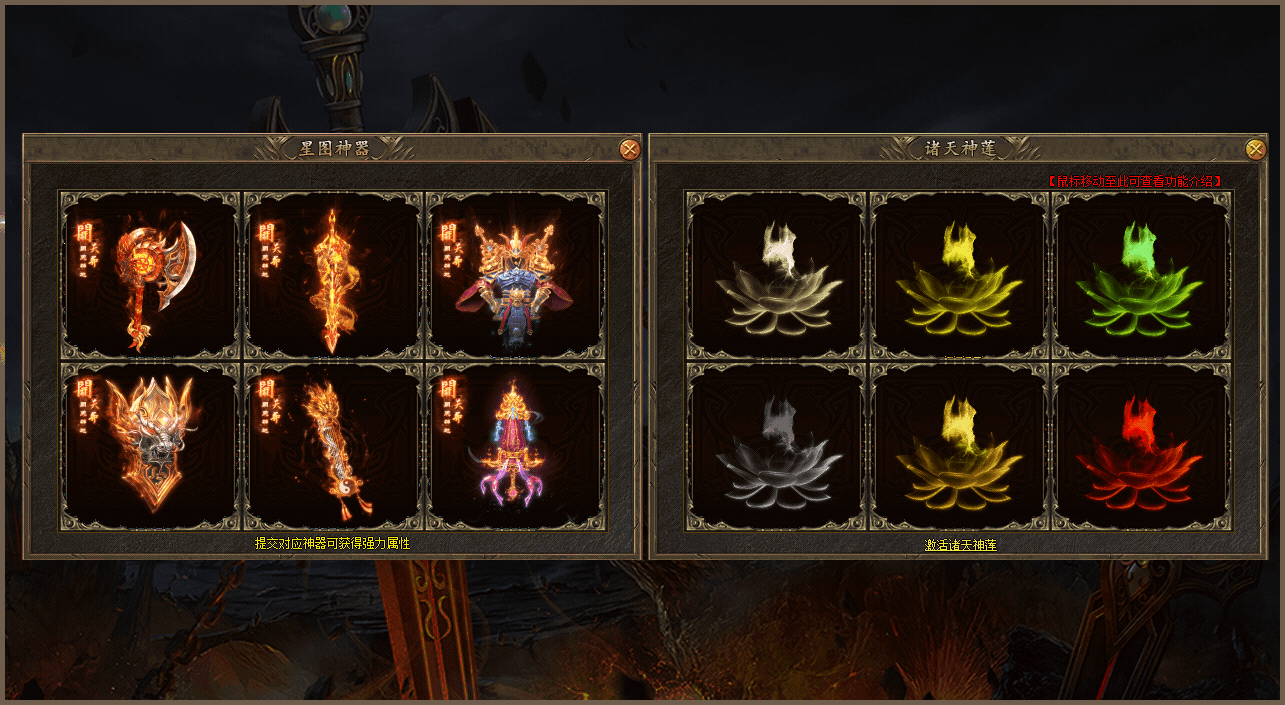Screen dimensions: 1285x705
Task: Pick the dragon-head shield artifact
Action: (150, 446)
